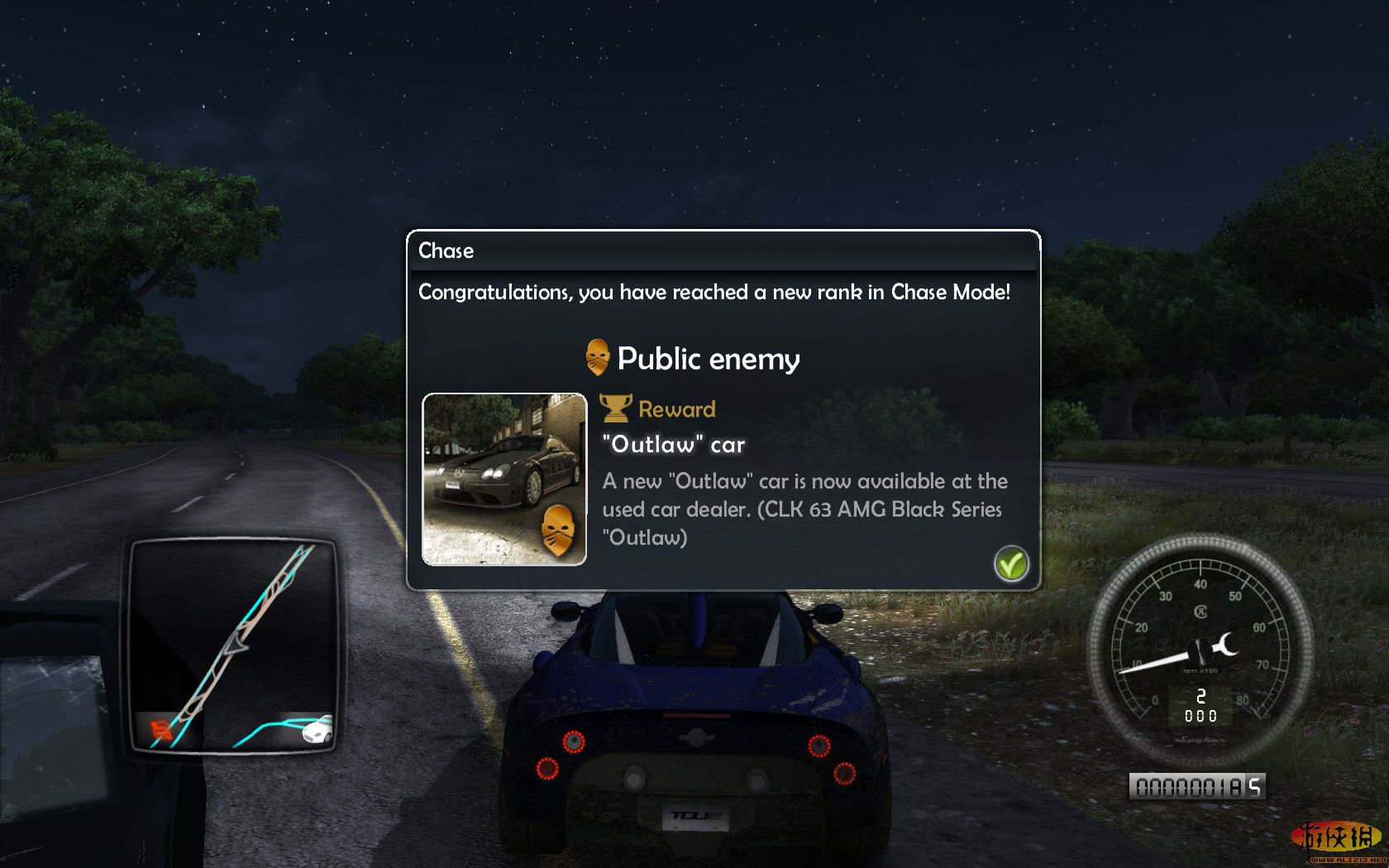Screen dimensions: 1389x868
Task: Open the minimap in the corner
Action: [x=233, y=646]
